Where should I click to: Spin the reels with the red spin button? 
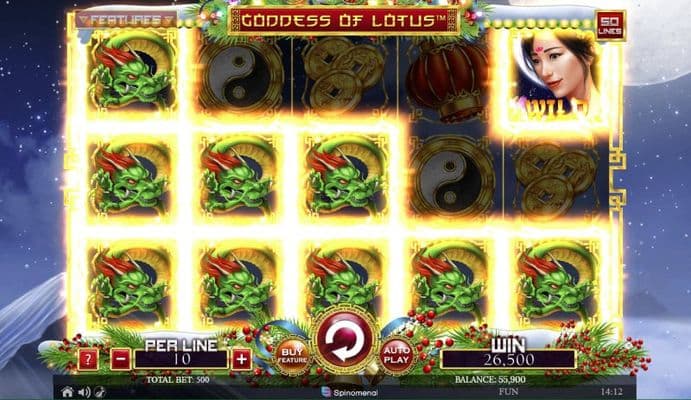[345, 340]
